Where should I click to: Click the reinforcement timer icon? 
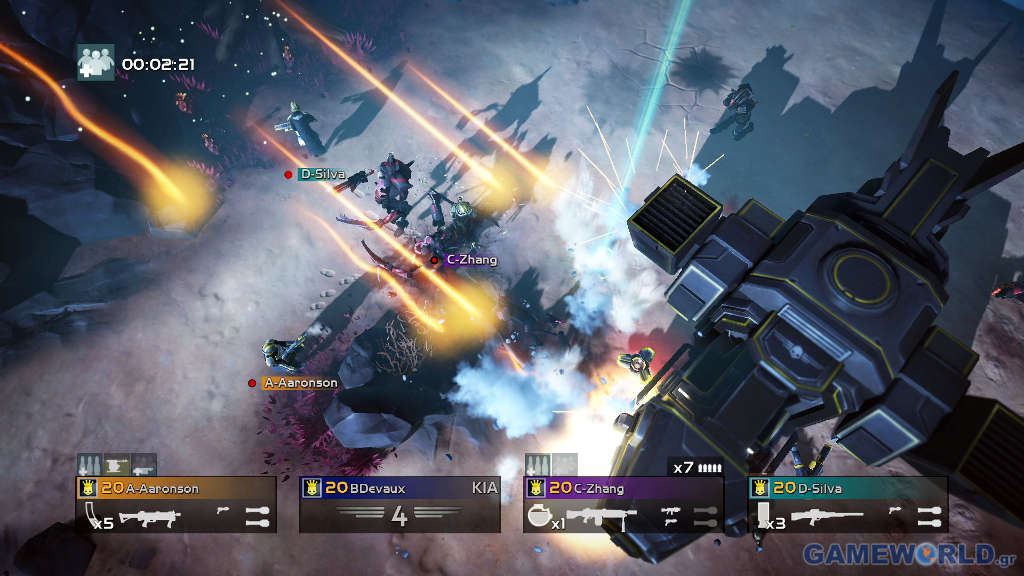tap(96, 62)
